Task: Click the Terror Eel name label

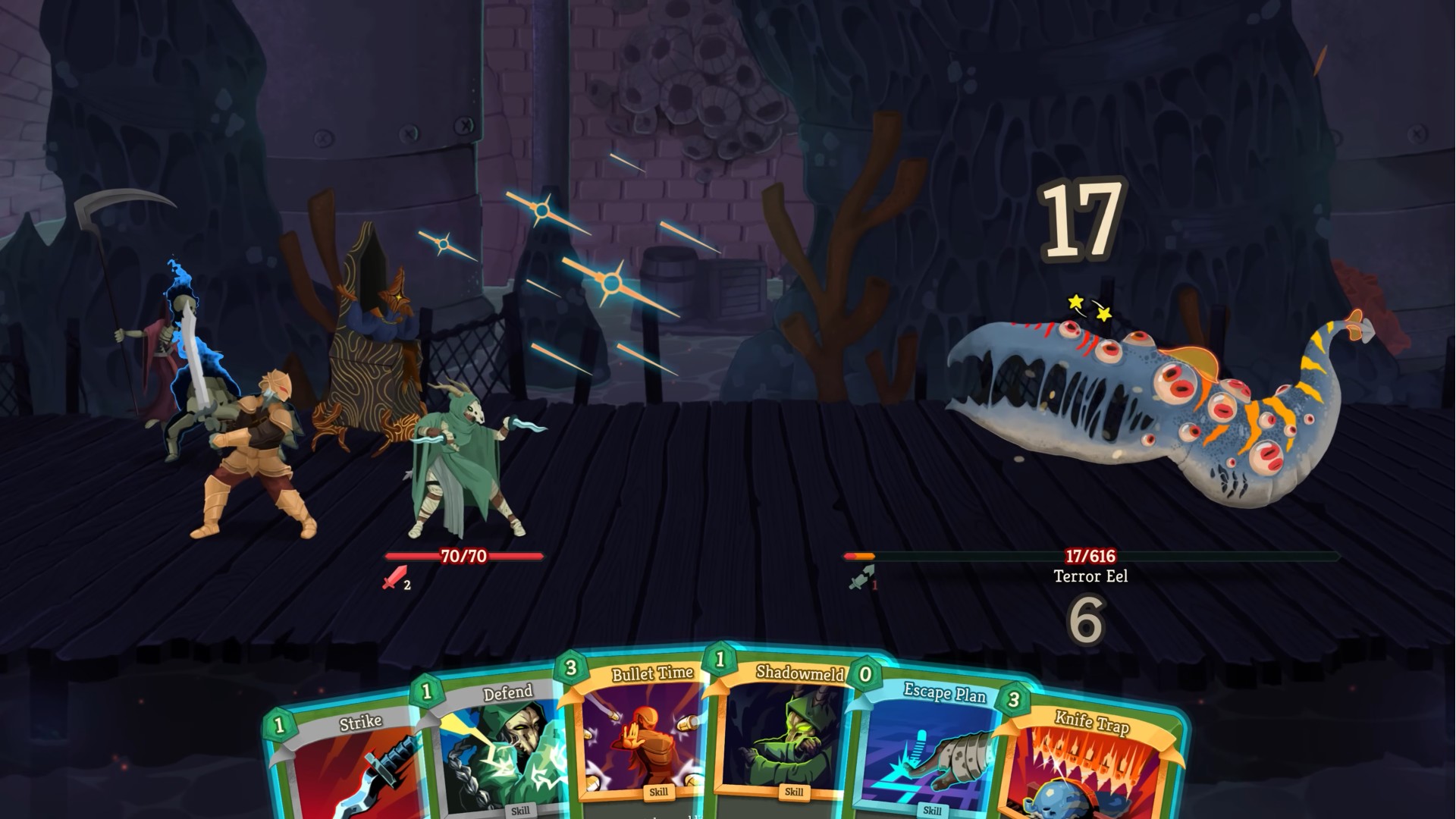Action: coord(1090,576)
